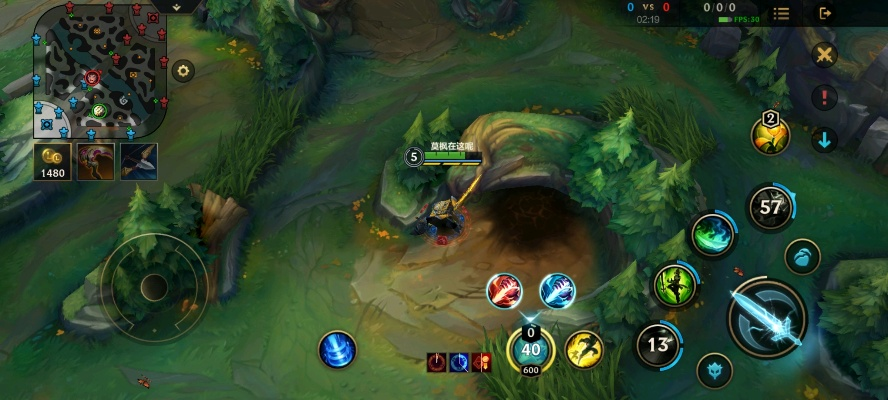
Task: Send the red exclamation danger ping
Action: [x=824, y=97]
